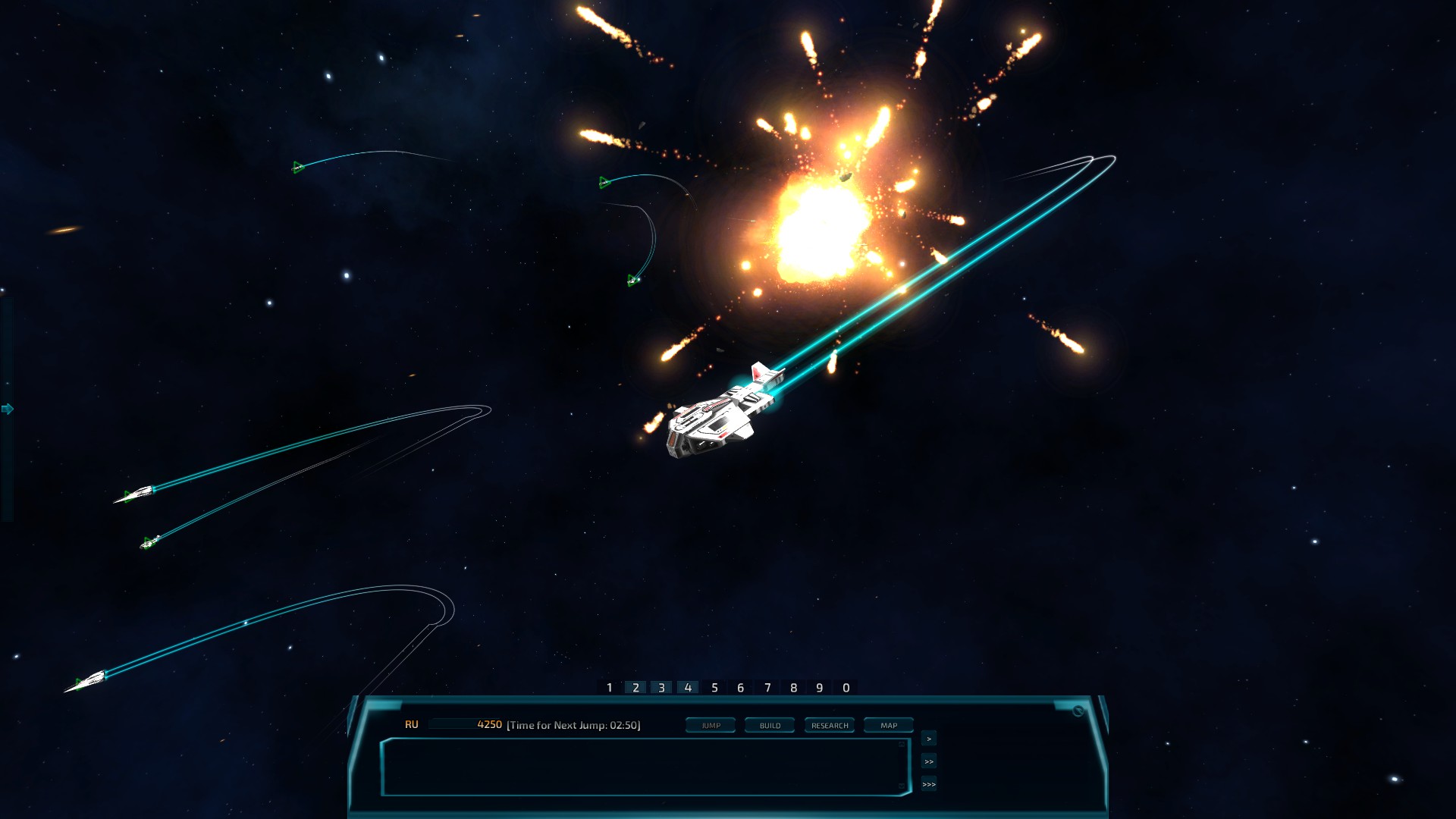The image size is (1456, 819).
Task: Expand side panel via left-edge cyan arrow
Action: pos(8,409)
